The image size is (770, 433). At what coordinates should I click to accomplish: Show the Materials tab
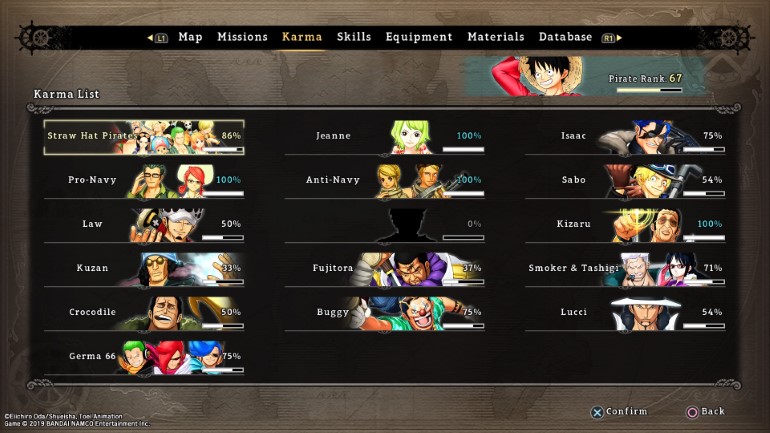point(495,37)
